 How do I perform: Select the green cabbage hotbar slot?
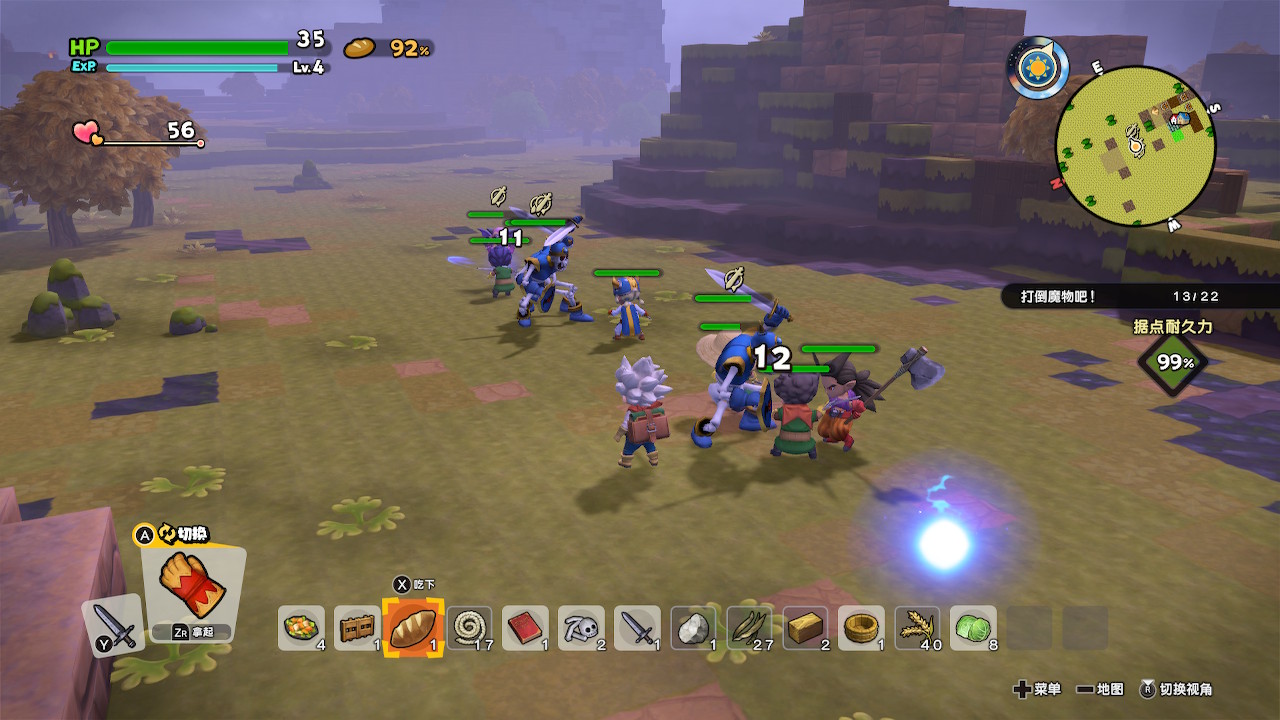click(973, 628)
